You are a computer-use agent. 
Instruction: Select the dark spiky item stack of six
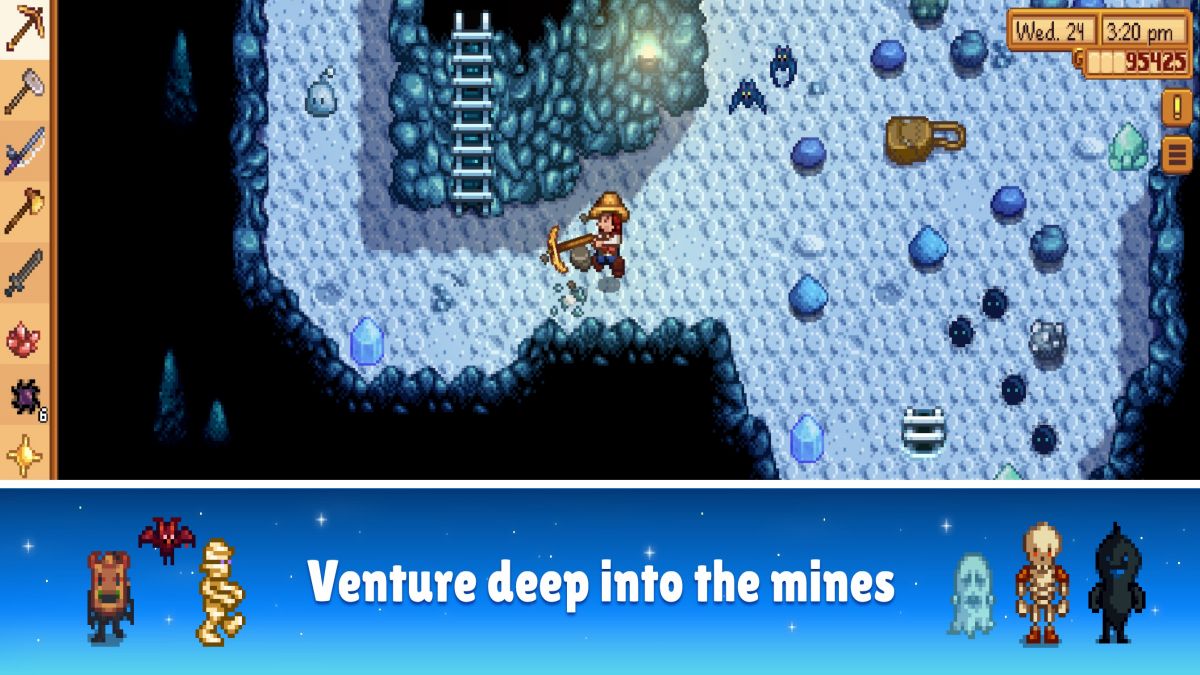(24, 397)
